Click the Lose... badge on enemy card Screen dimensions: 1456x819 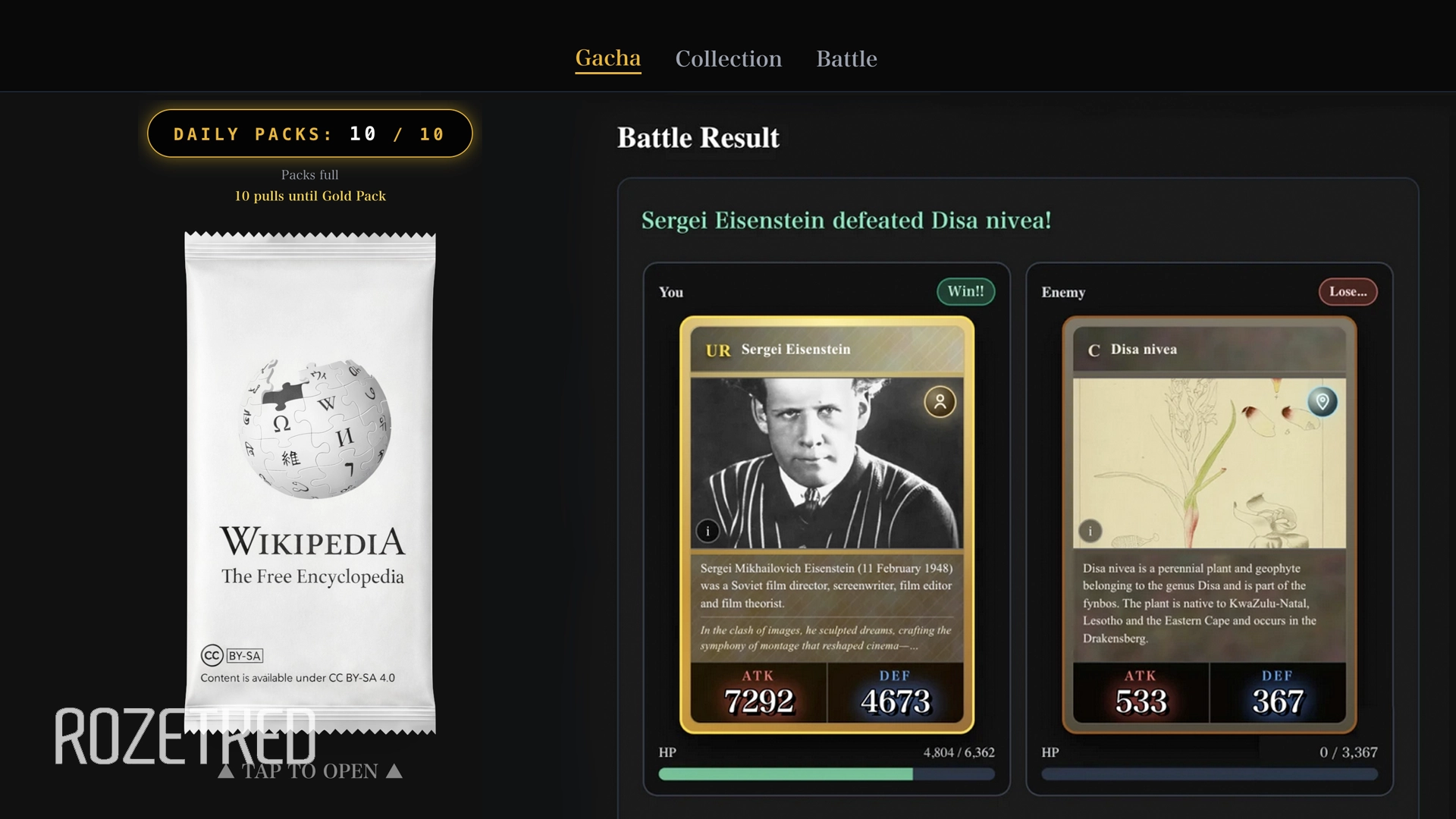[x=1348, y=291]
